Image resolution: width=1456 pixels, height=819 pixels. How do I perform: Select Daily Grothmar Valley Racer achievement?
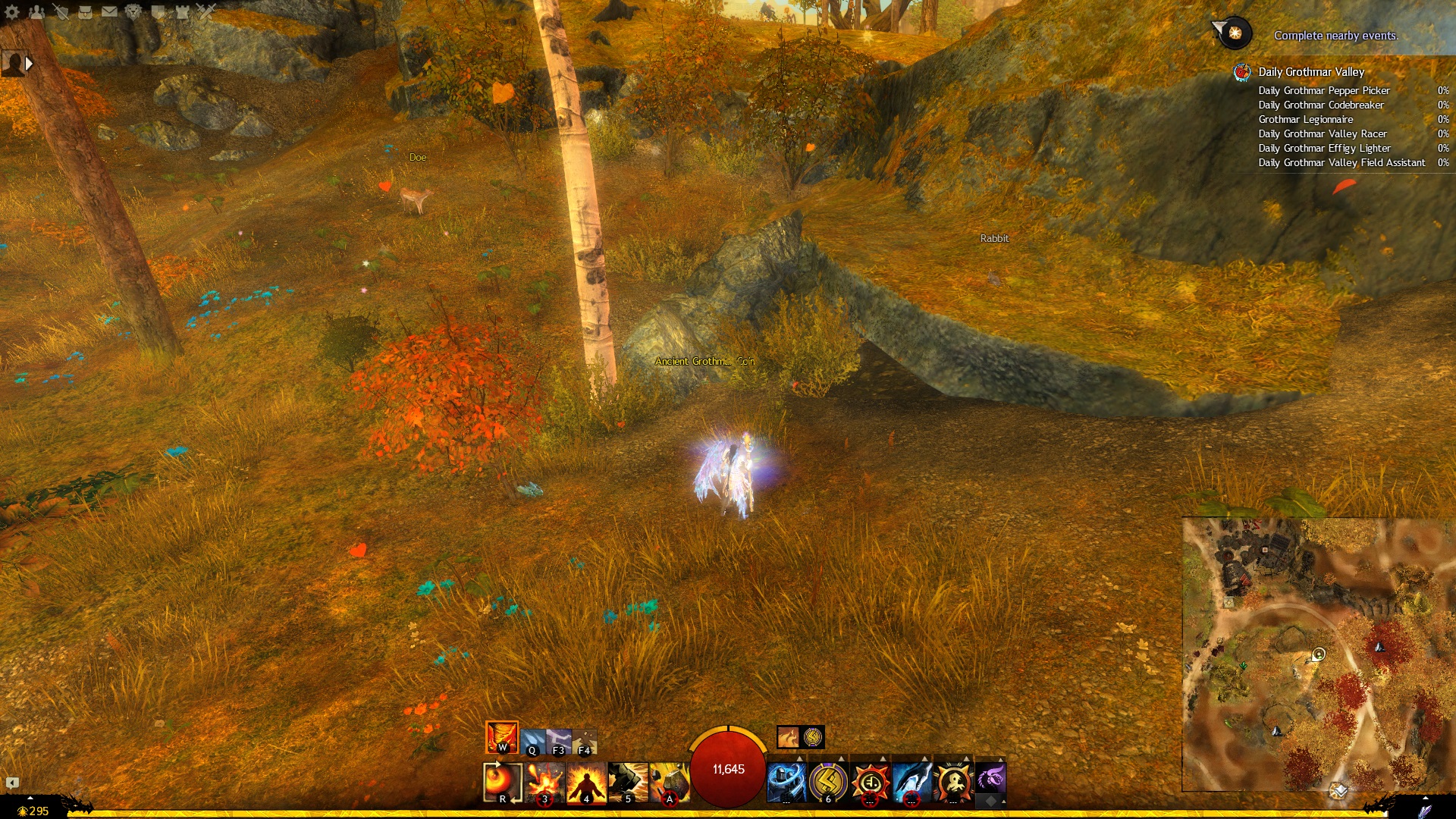(1322, 133)
